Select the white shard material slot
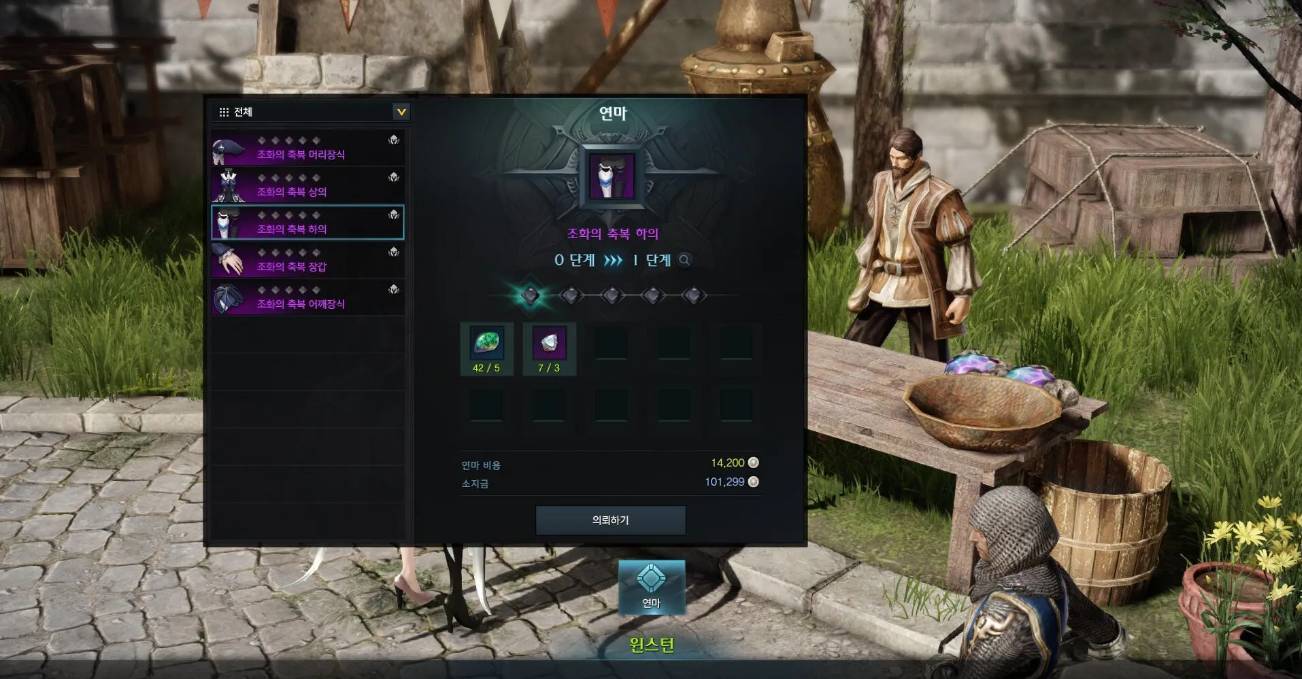 click(549, 343)
